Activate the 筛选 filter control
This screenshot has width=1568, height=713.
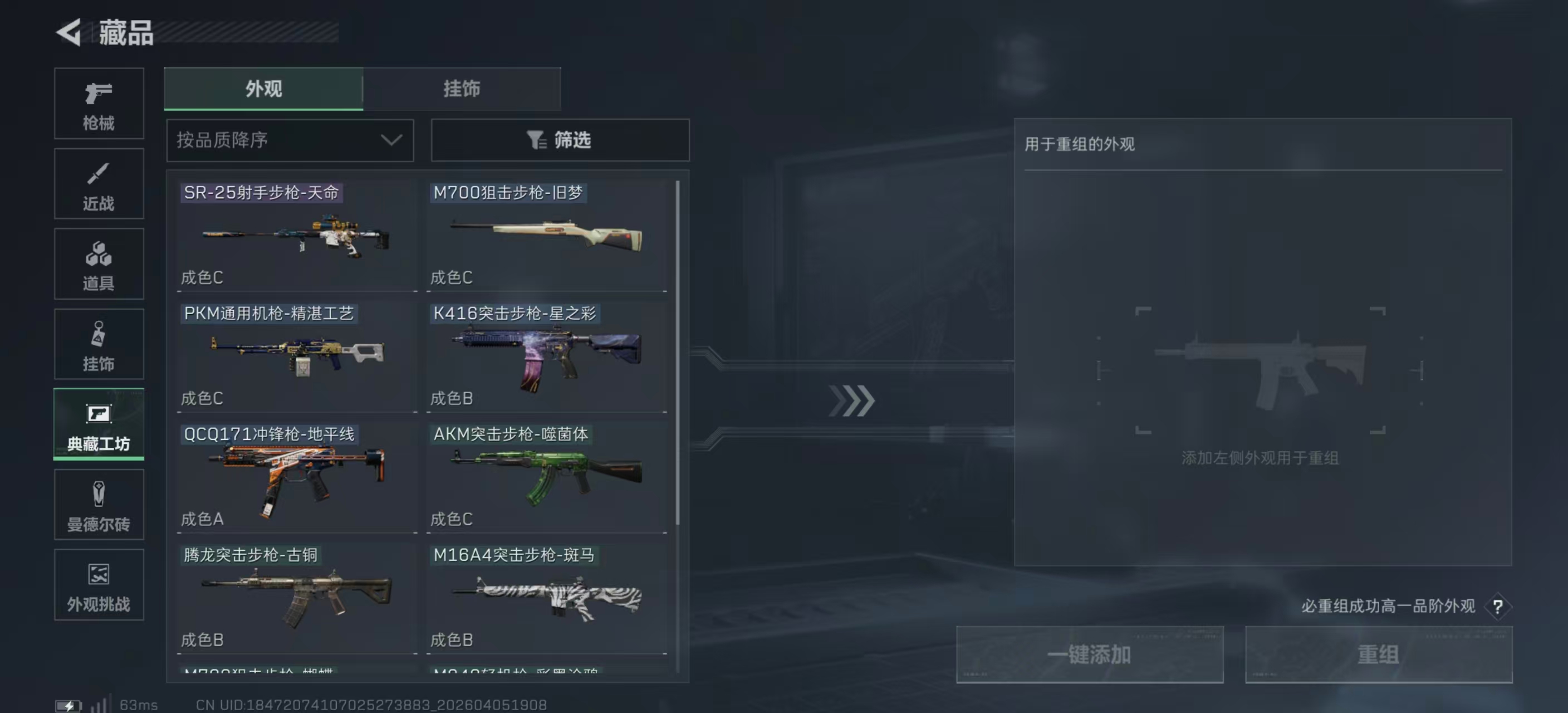[560, 140]
